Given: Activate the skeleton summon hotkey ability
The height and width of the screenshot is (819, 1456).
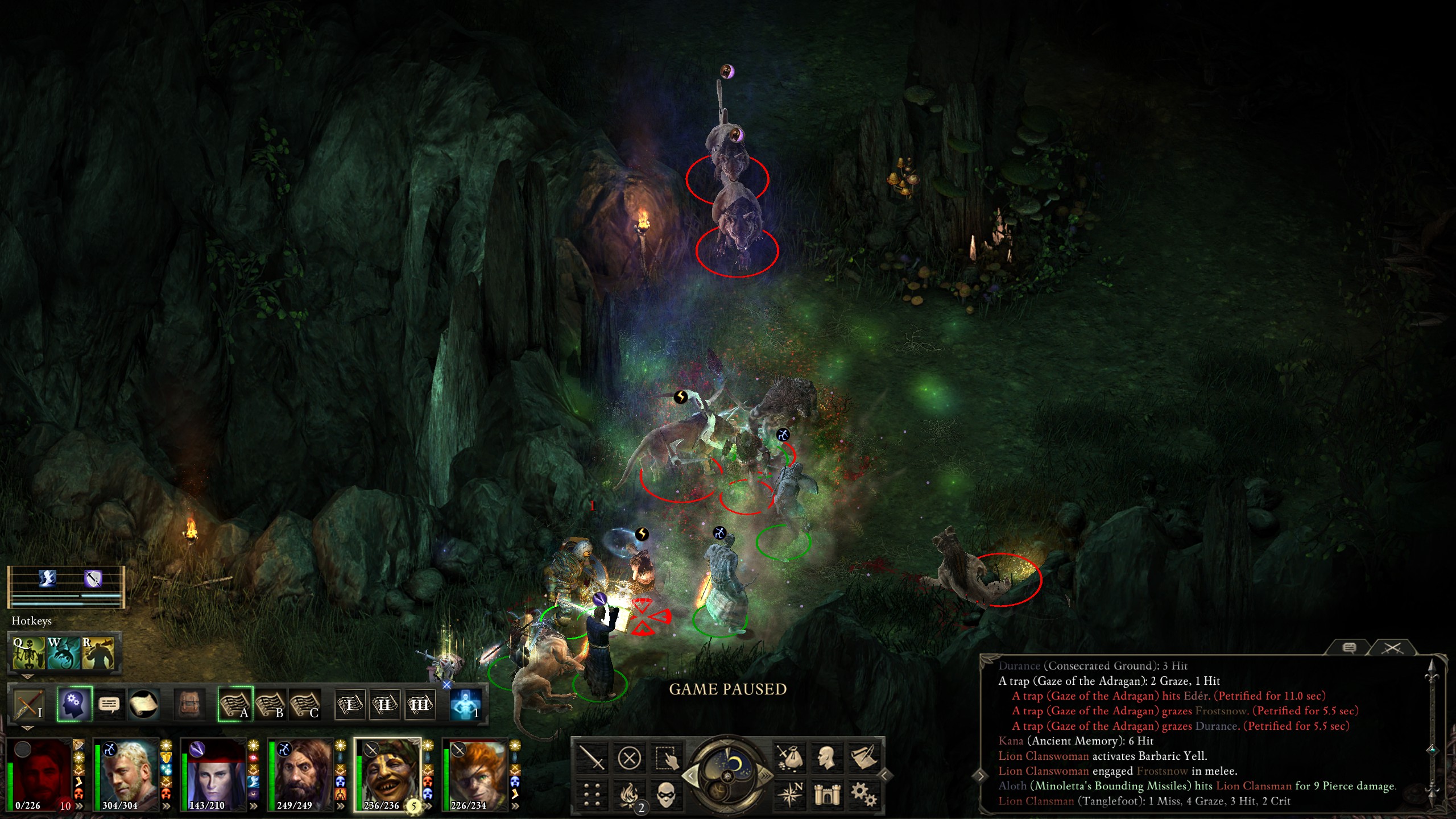Looking at the screenshot, I should pos(29,652).
